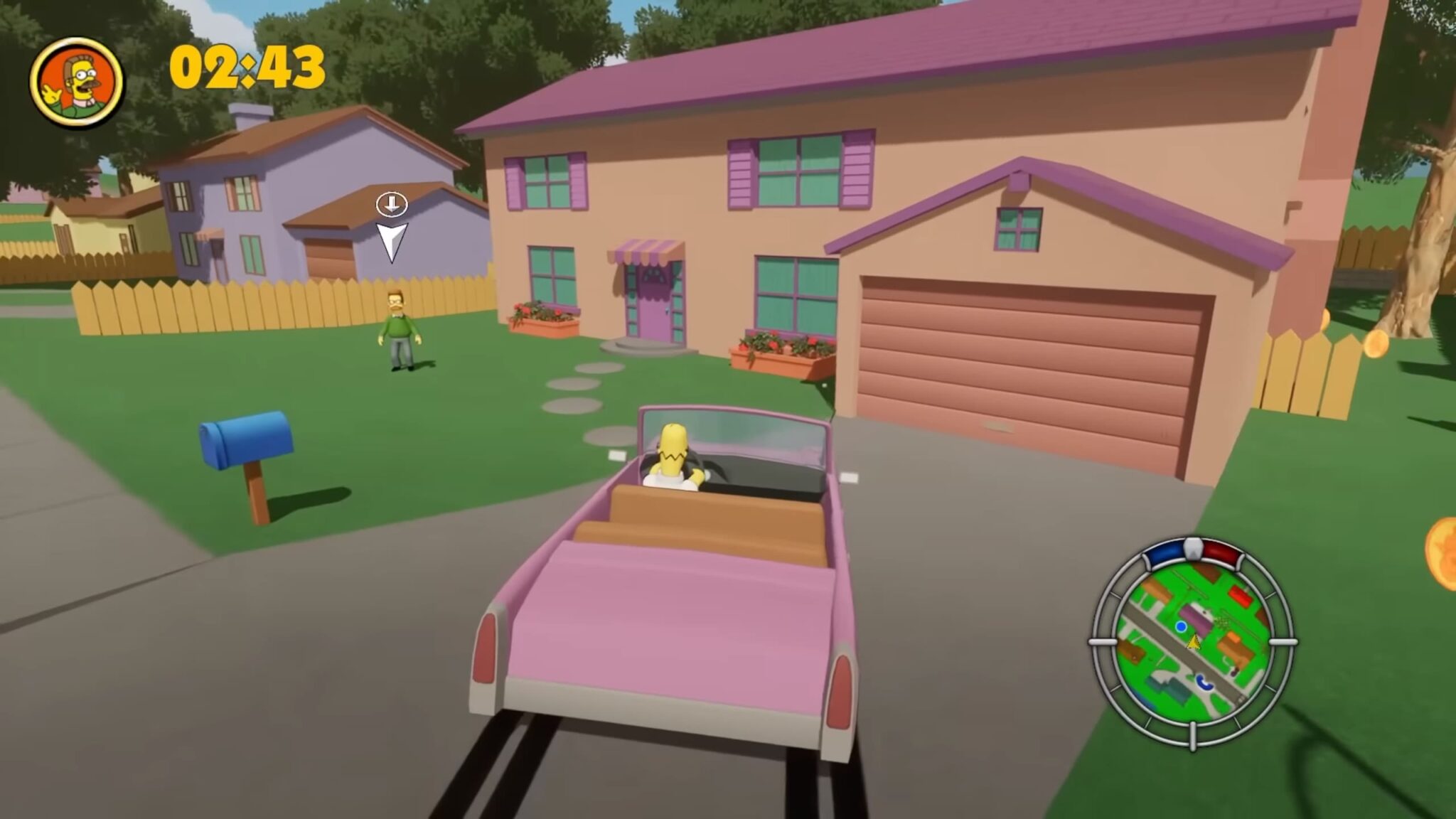Click the purple house marker on the minimap
The image size is (1456, 819).
pos(1198,617)
